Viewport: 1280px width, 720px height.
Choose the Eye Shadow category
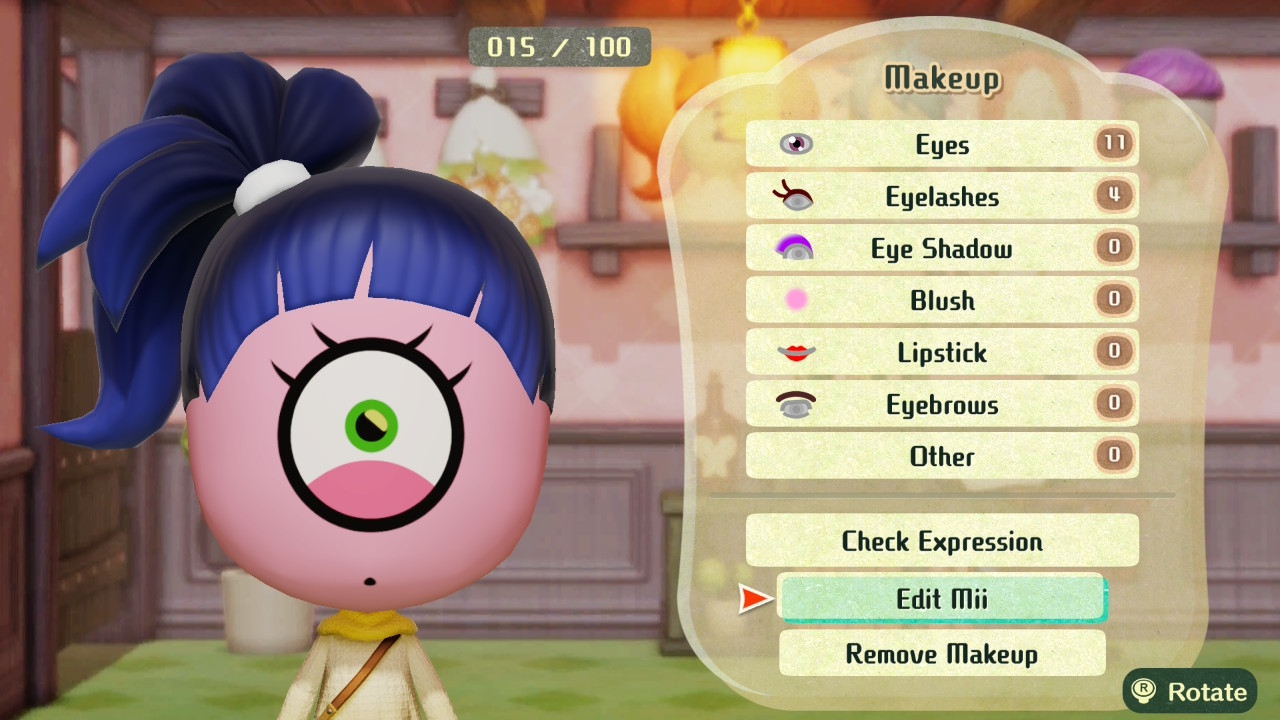coord(941,249)
